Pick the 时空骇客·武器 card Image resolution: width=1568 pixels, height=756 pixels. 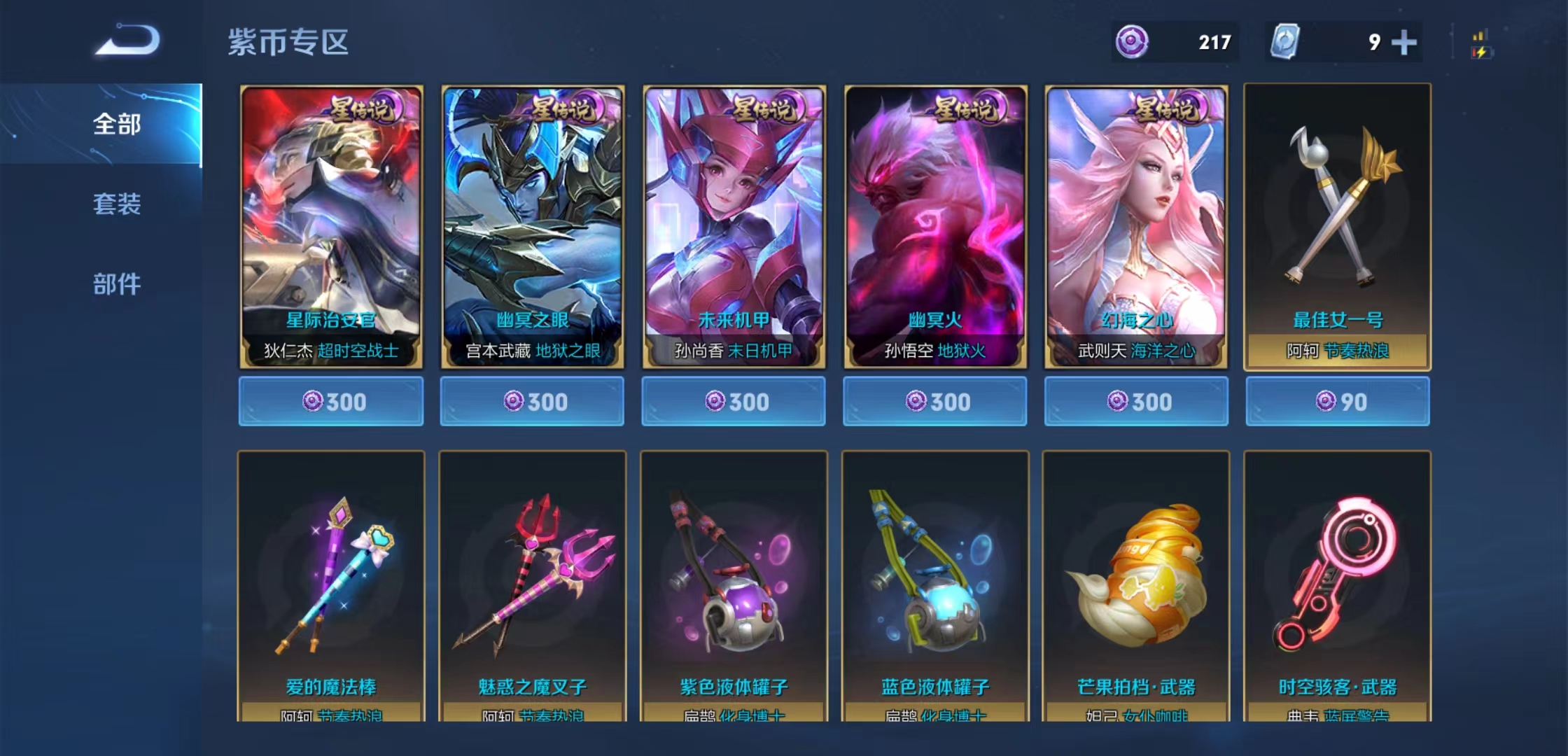pos(1337,585)
